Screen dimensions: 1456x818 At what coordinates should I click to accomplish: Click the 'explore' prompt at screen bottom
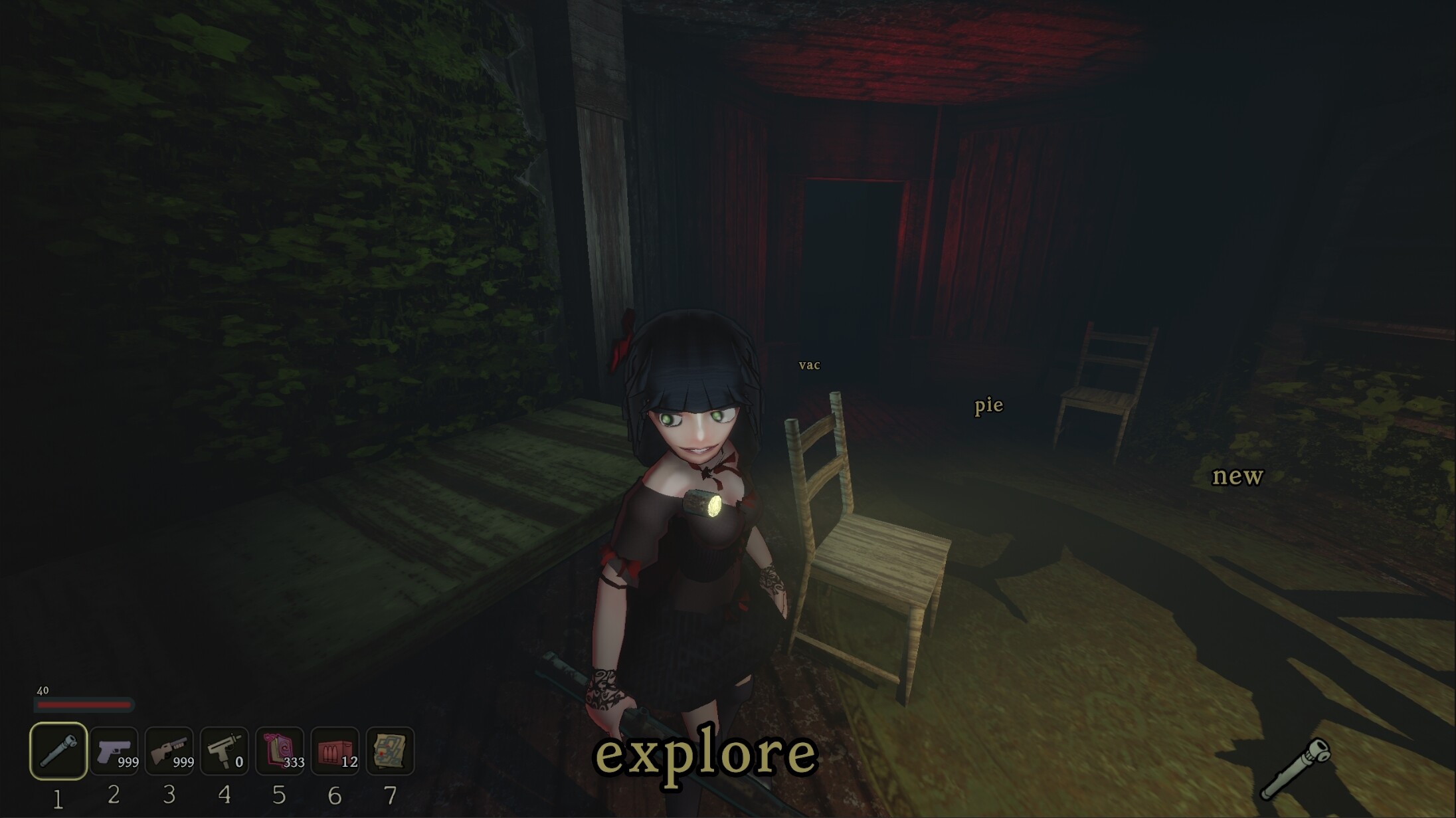706,755
